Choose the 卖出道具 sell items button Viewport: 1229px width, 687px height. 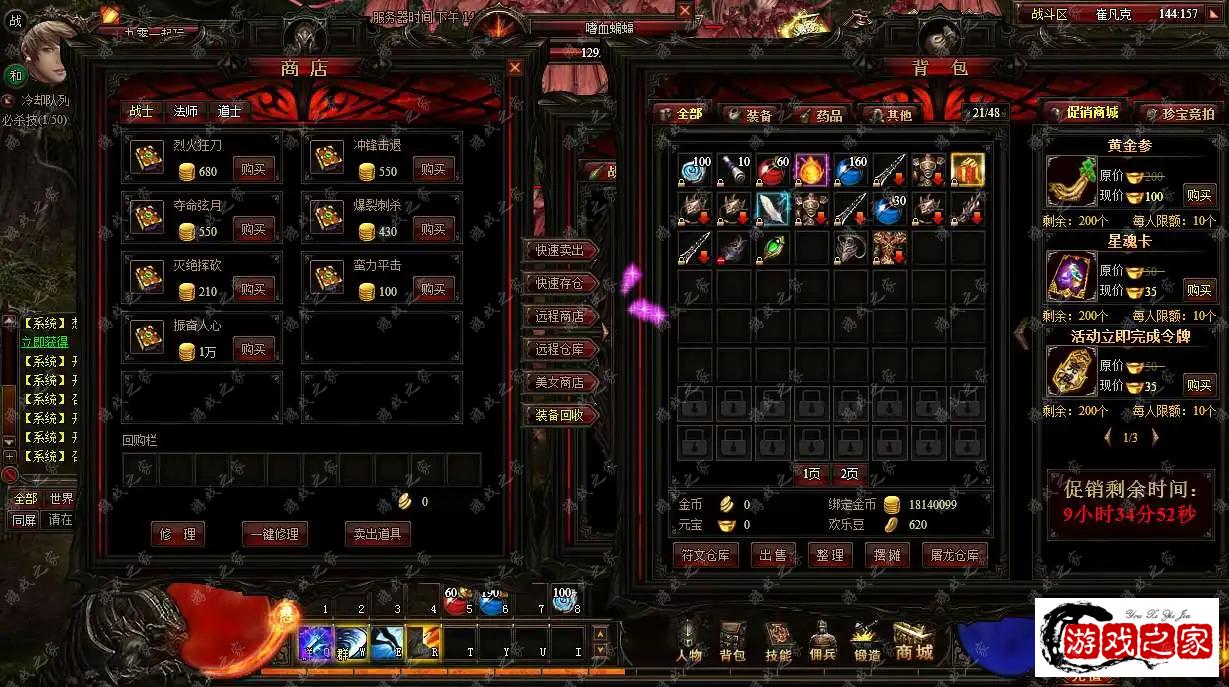377,534
